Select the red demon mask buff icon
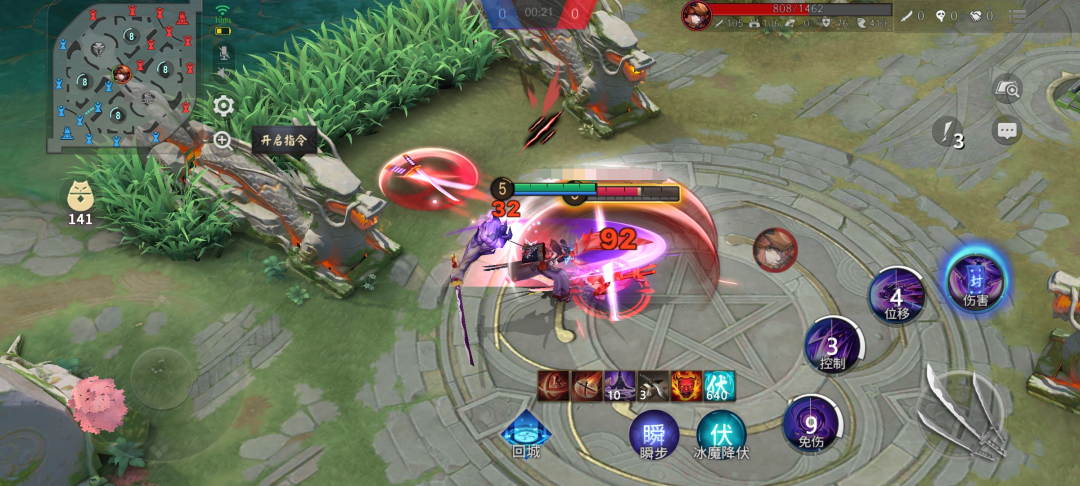The image size is (1080, 486). pyautogui.click(x=685, y=385)
